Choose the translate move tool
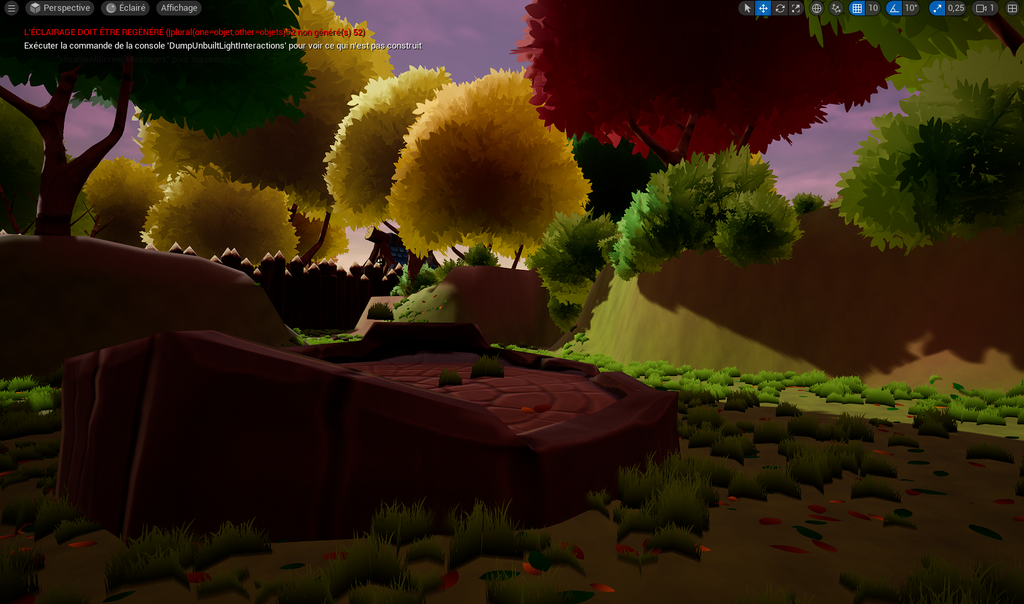Image resolution: width=1024 pixels, height=604 pixels. pos(763,8)
